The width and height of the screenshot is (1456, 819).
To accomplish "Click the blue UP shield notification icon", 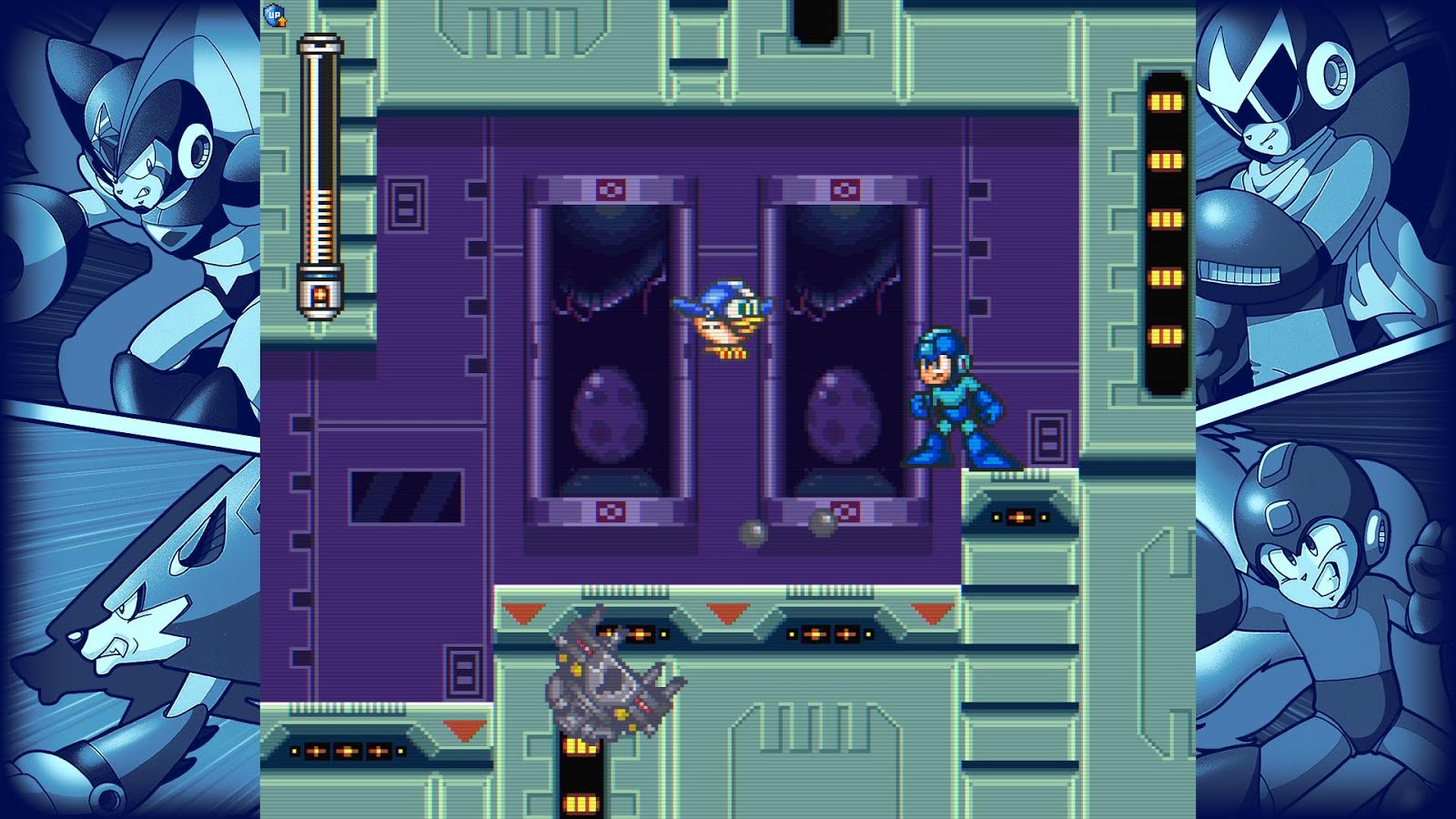I will (272, 15).
